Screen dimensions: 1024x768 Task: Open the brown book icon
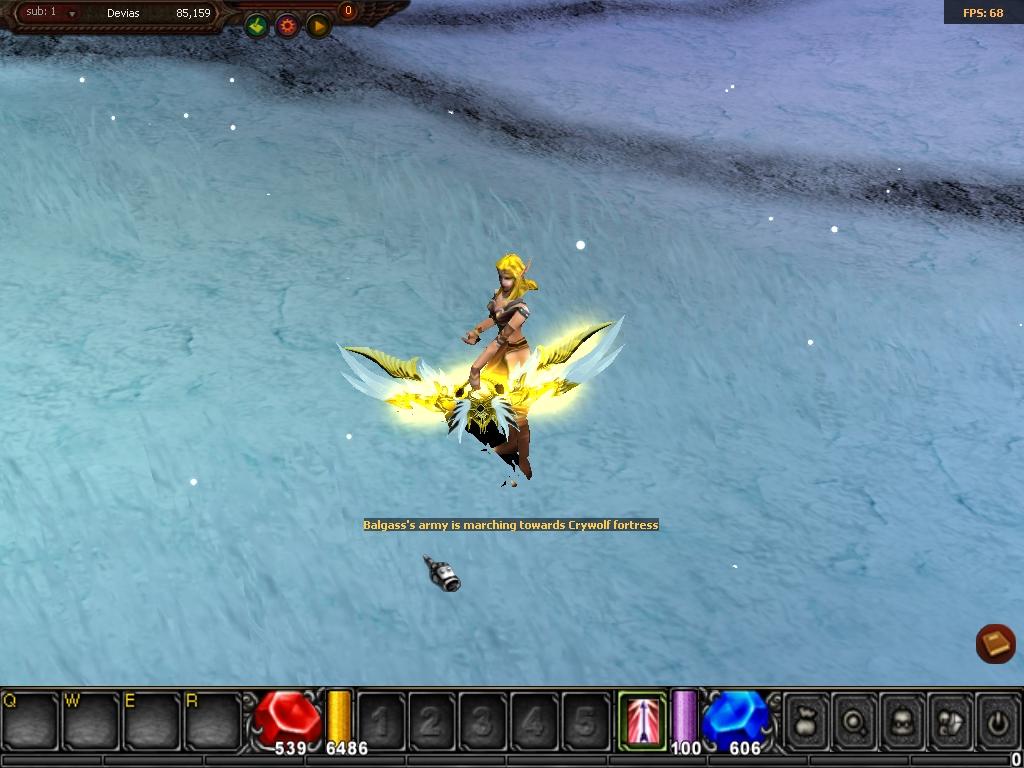[x=995, y=643]
